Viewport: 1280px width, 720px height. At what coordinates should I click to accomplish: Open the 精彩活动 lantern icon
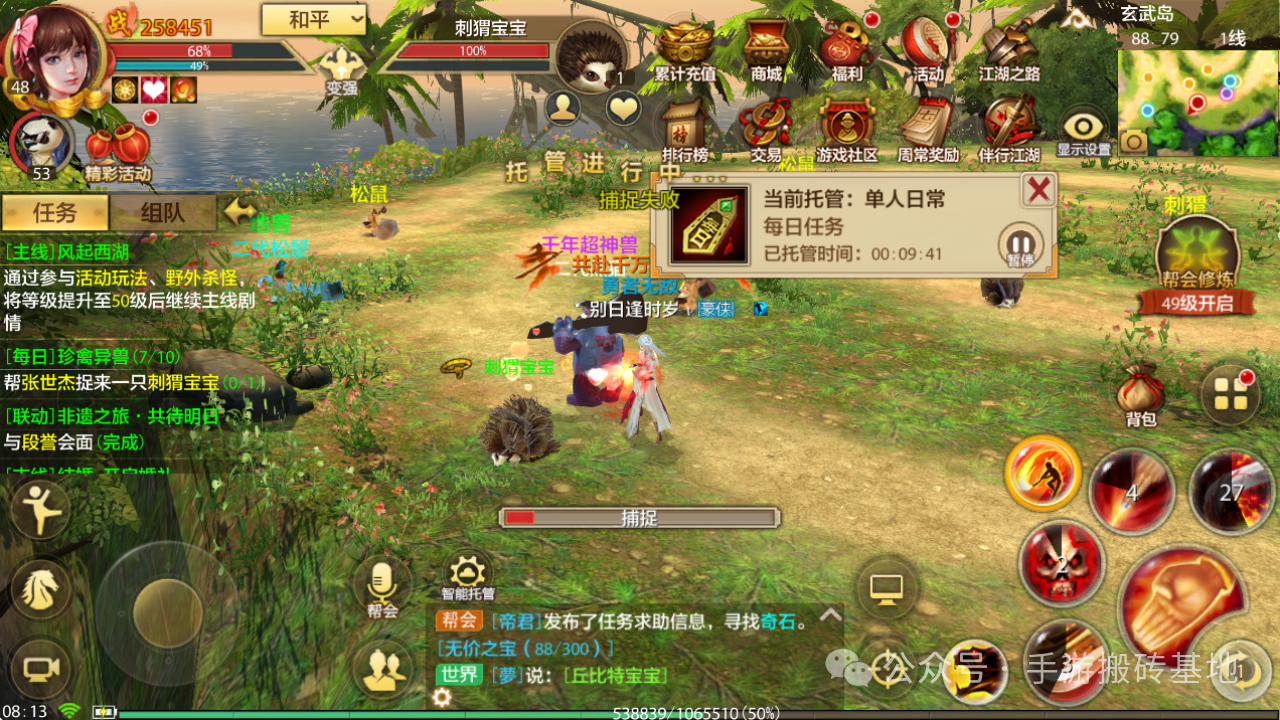coord(117,150)
